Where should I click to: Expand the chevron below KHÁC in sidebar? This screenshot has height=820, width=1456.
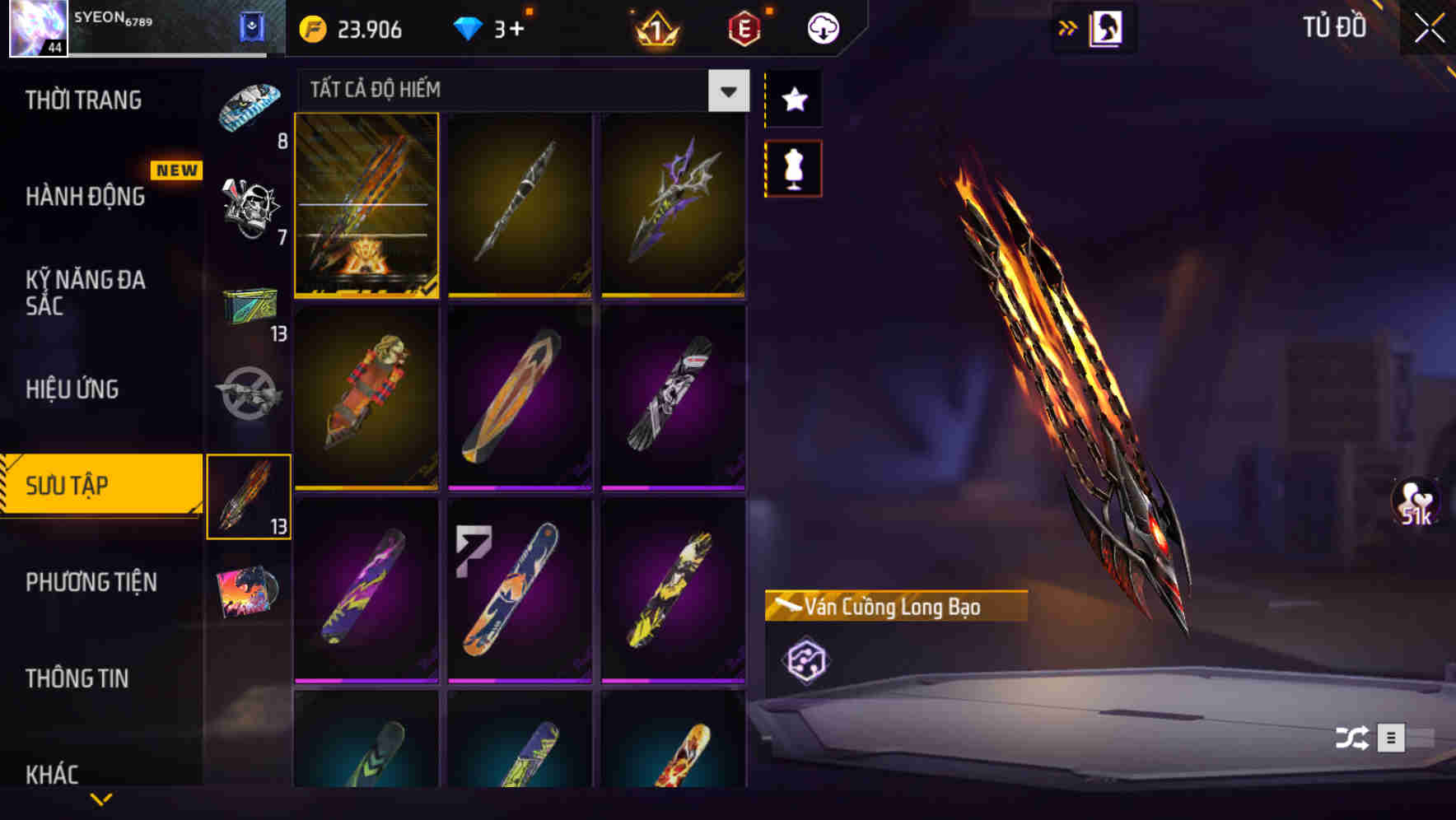click(x=101, y=799)
